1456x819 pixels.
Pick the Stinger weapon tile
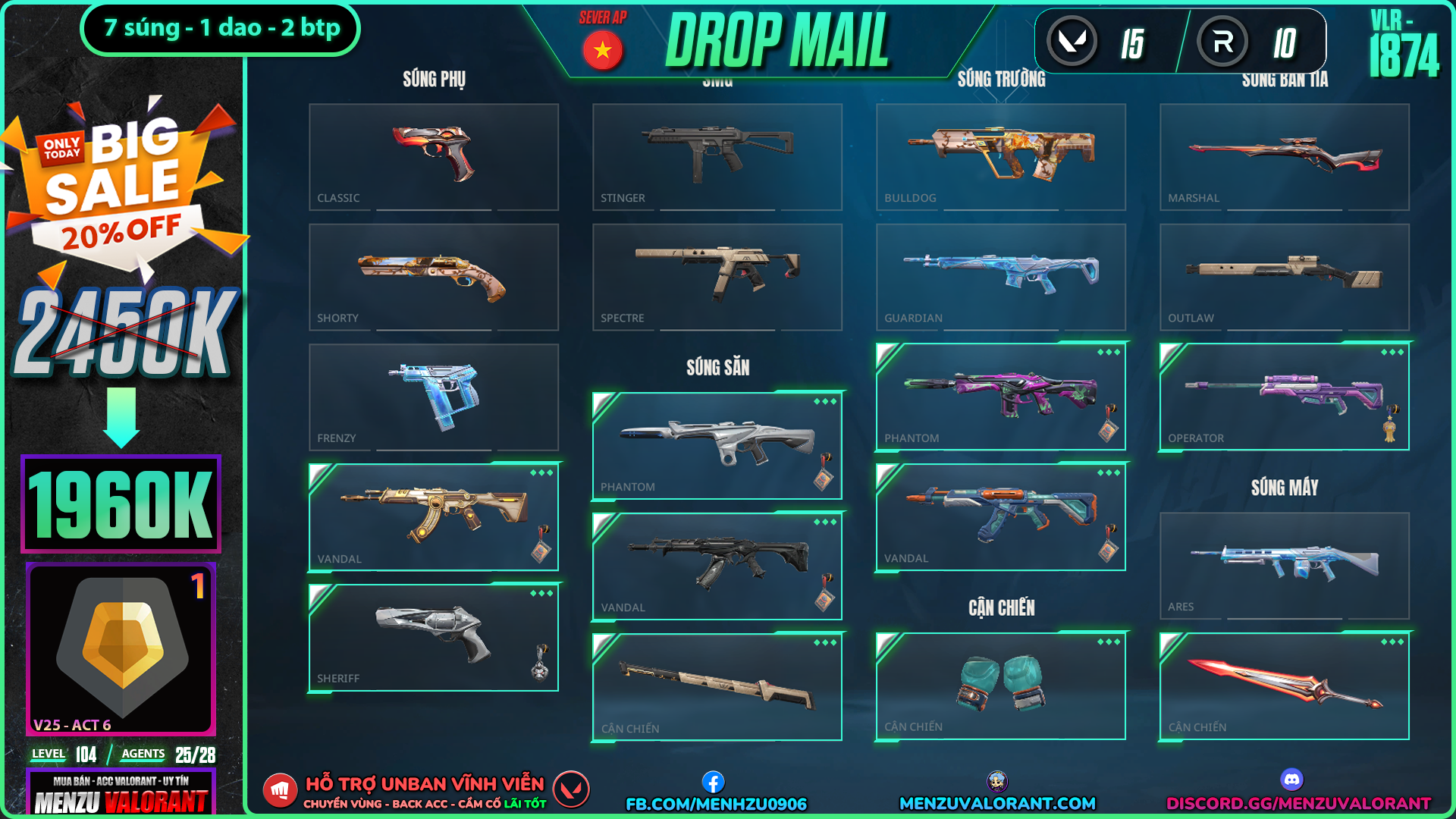pyautogui.click(x=717, y=157)
